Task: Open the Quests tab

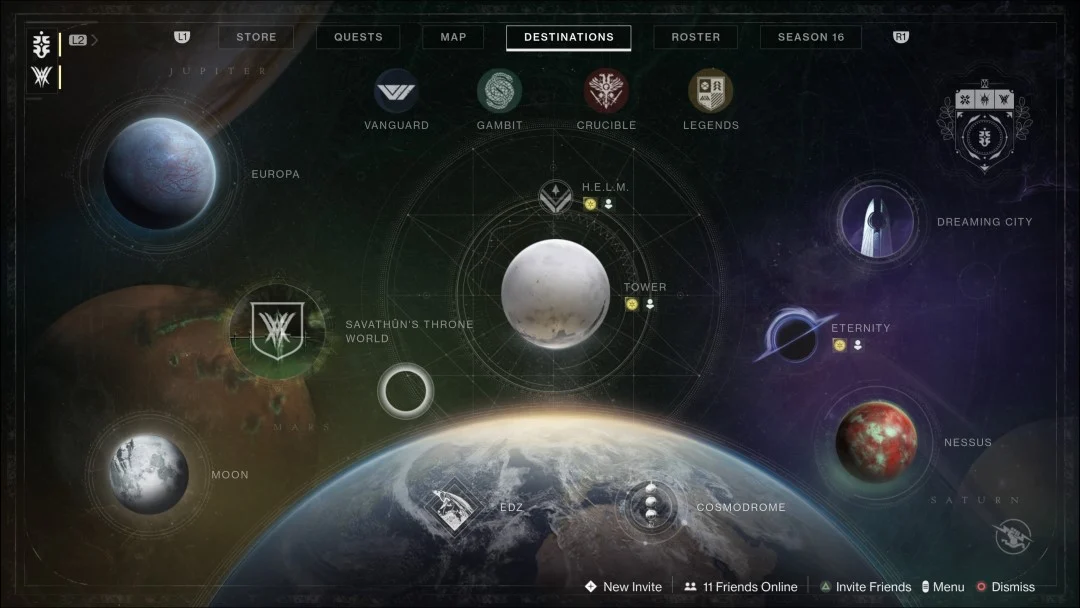Action: click(x=358, y=37)
